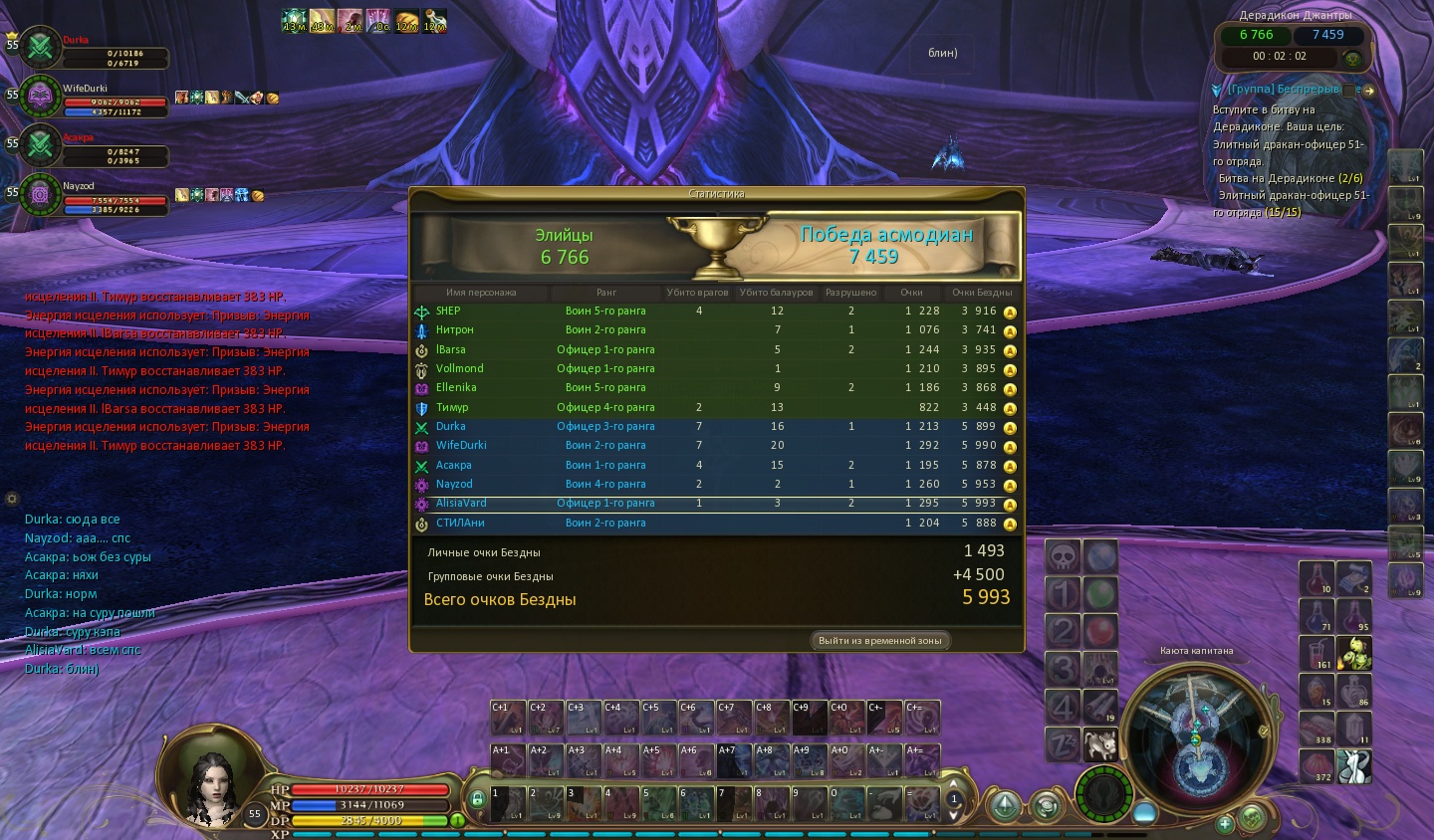Viewport: 1434px width, 840px height.
Task: Select AlisiaVard's highlighted scoreboard row
Action: pyautogui.click(x=717, y=504)
